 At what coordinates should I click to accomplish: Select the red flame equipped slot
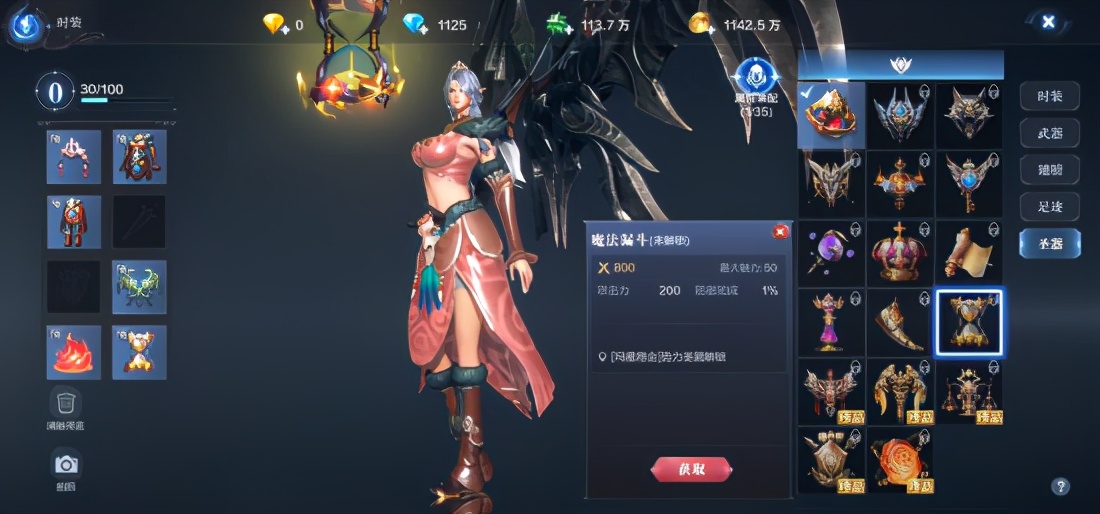point(74,352)
